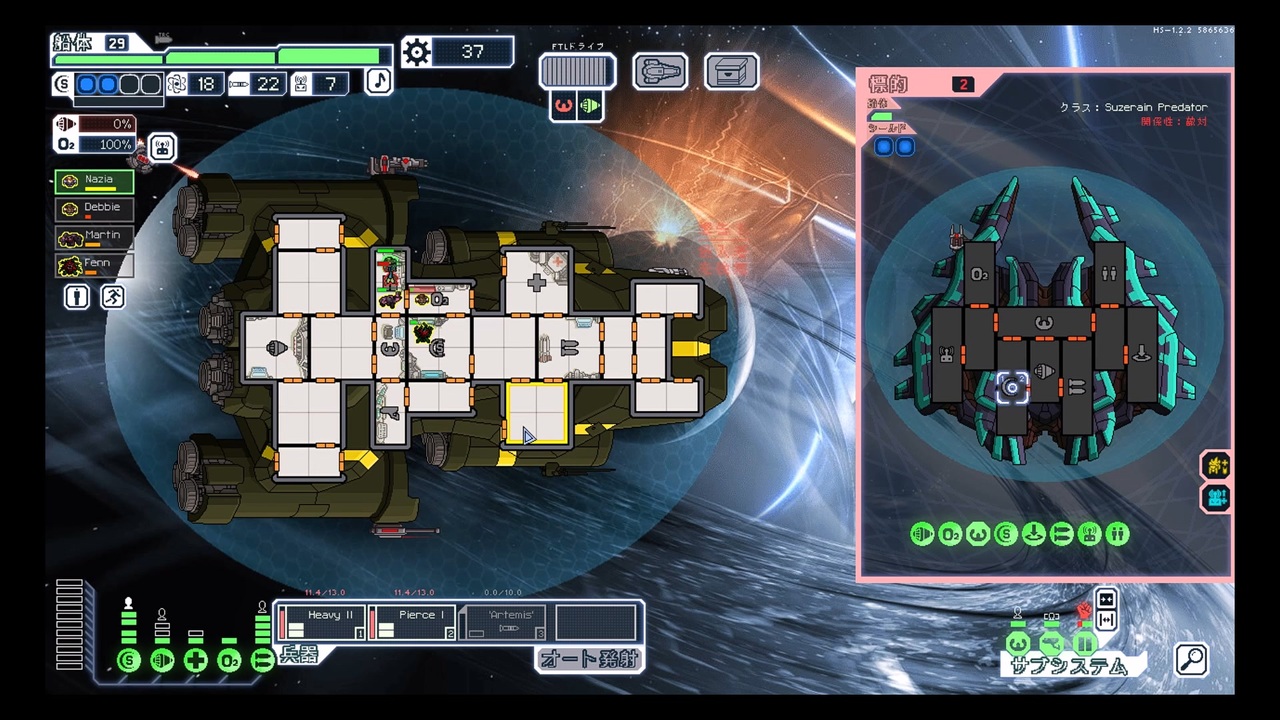Toggle game speed with the arrow icon
The height and width of the screenshot is (720, 1280).
point(1106,598)
